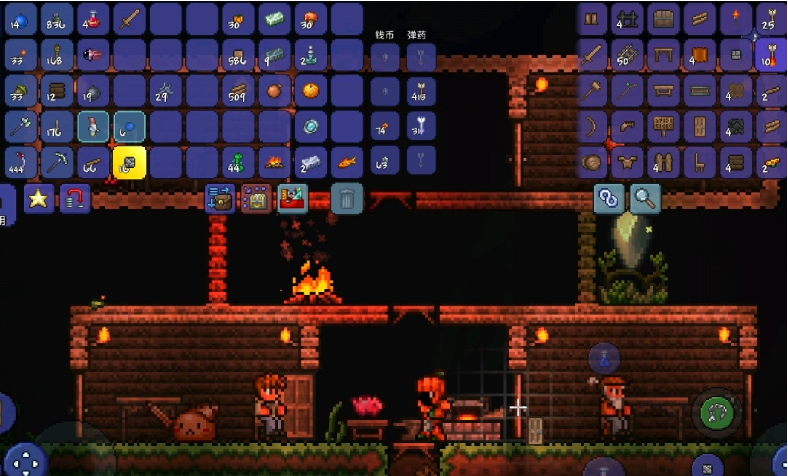Pick the wooden sword in inventory
Screen dimensions: 788x476
tap(129, 18)
